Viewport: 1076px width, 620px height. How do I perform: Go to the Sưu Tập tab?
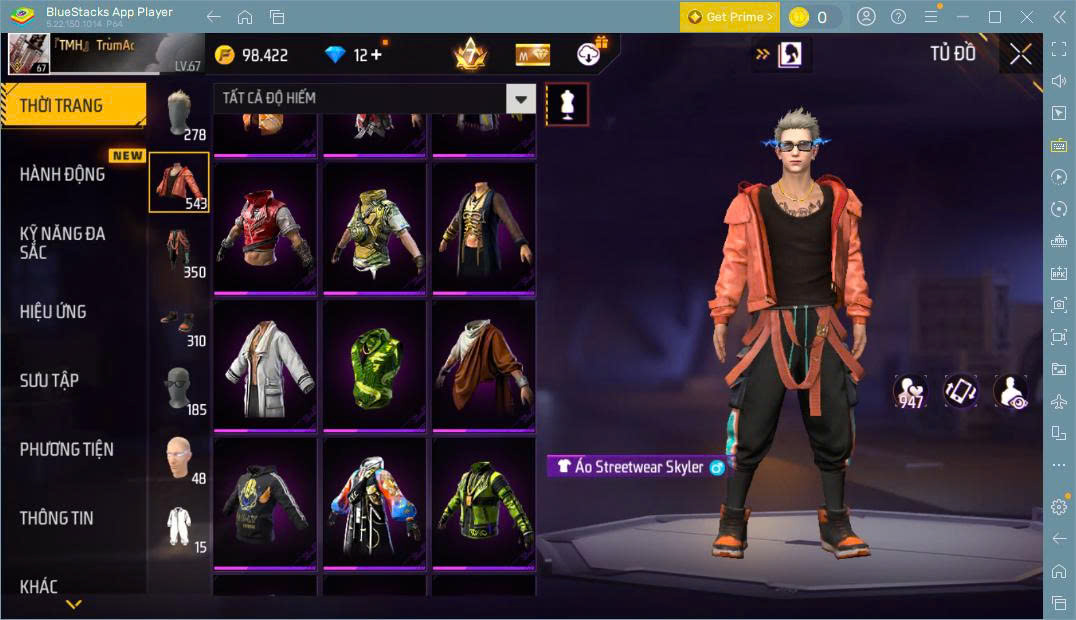click(x=49, y=380)
